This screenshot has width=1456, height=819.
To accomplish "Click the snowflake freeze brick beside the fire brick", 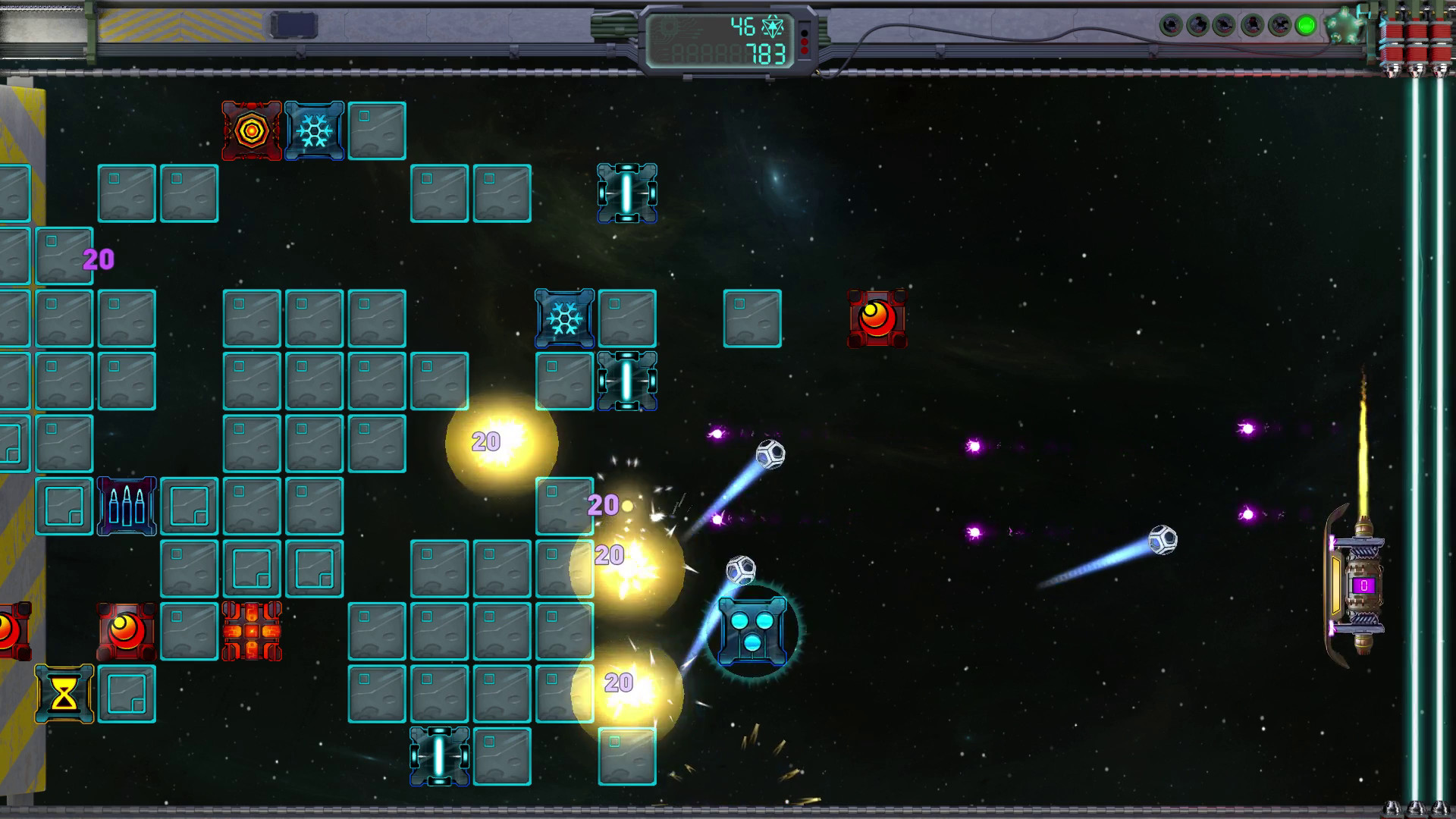I will pos(314,129).
